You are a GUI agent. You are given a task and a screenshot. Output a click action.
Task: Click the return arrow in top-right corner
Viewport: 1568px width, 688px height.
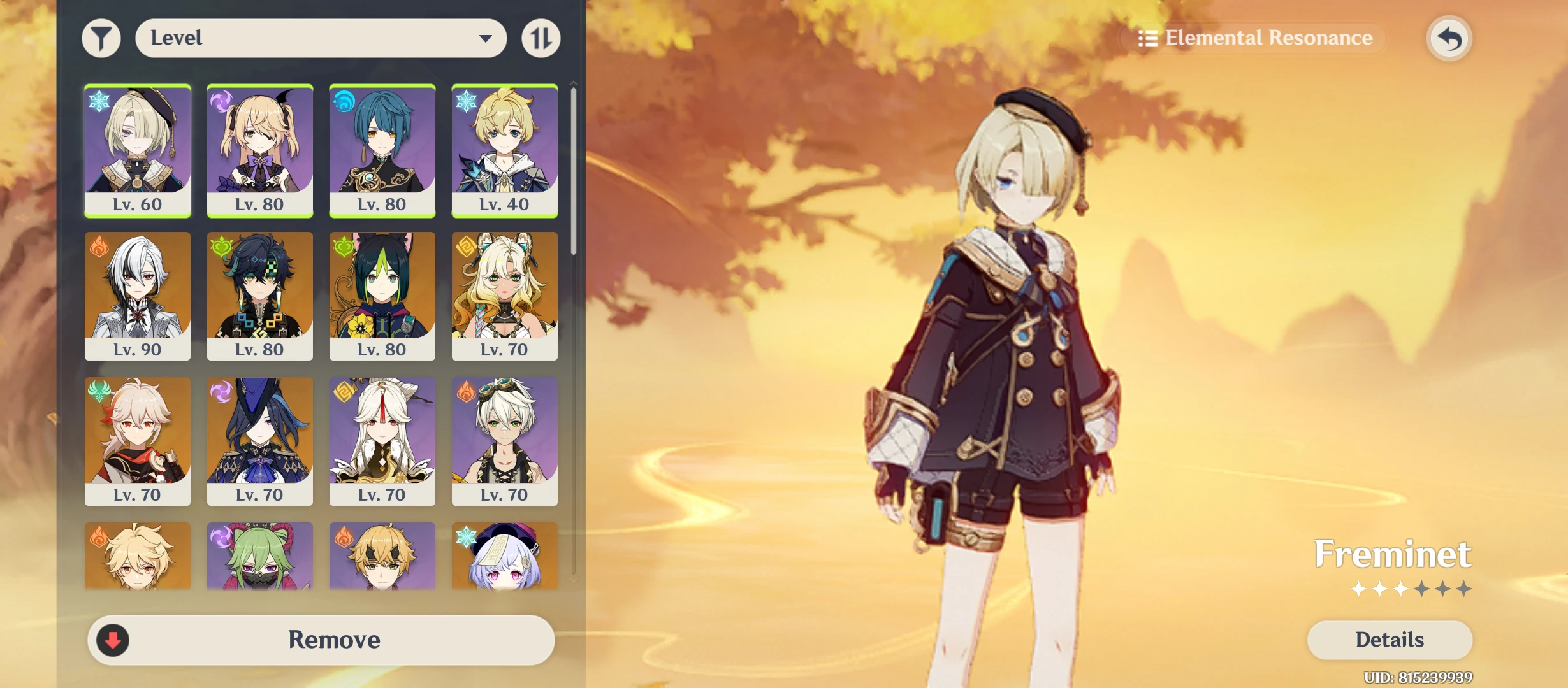tap(1449, 38)
